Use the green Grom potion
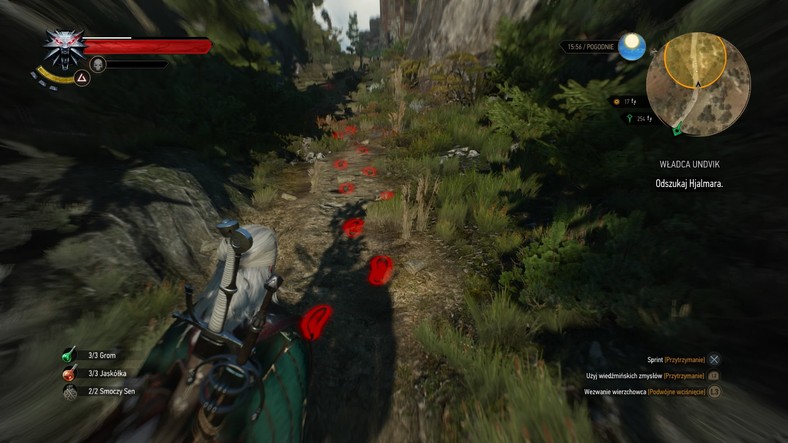 click(x=69, y=354)
